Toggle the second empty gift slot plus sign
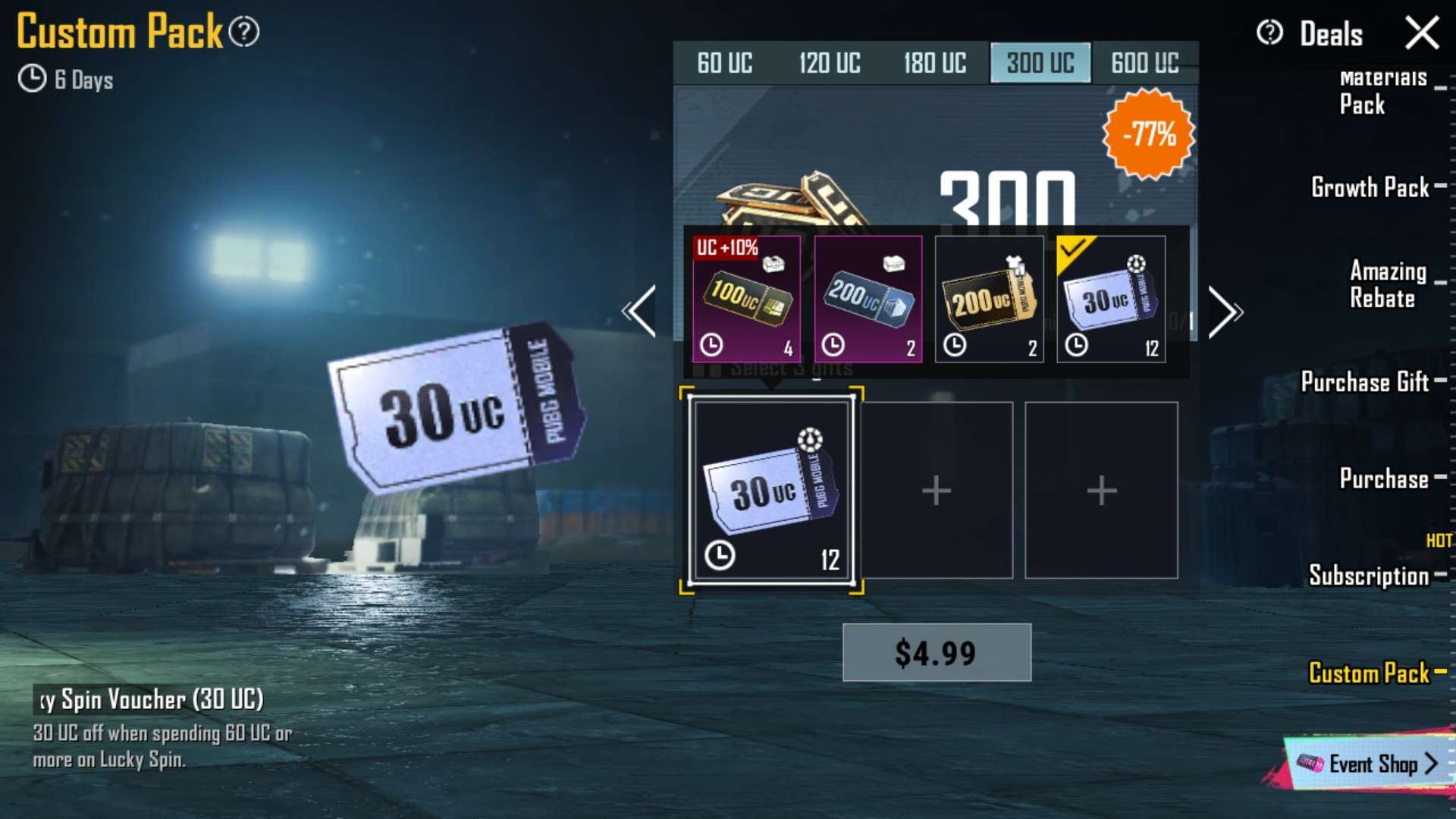This screenshot has height=819, width=1456. (x=937, y=489)
